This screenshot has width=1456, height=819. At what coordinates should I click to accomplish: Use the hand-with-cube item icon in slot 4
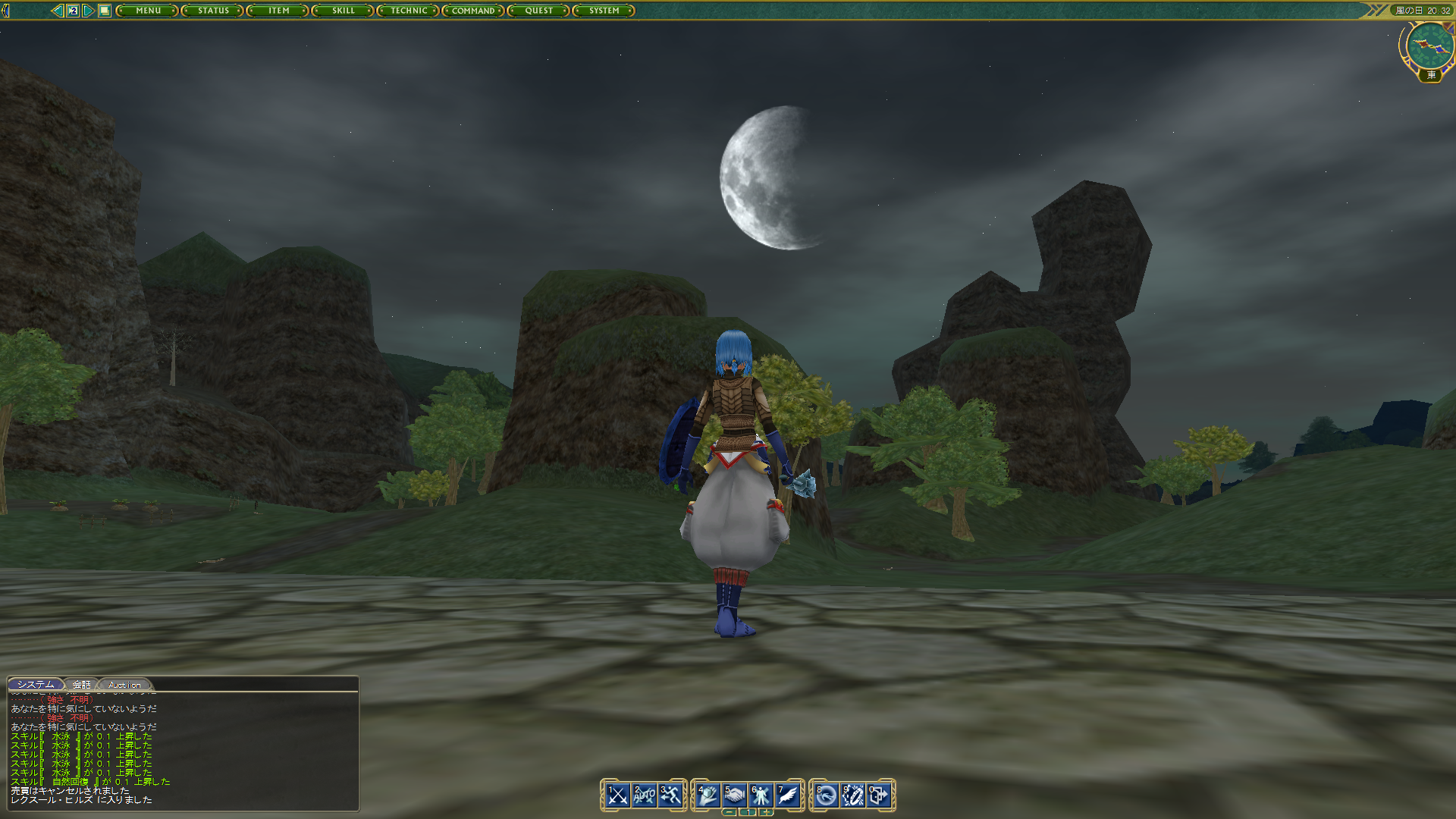tap(707, 794)
